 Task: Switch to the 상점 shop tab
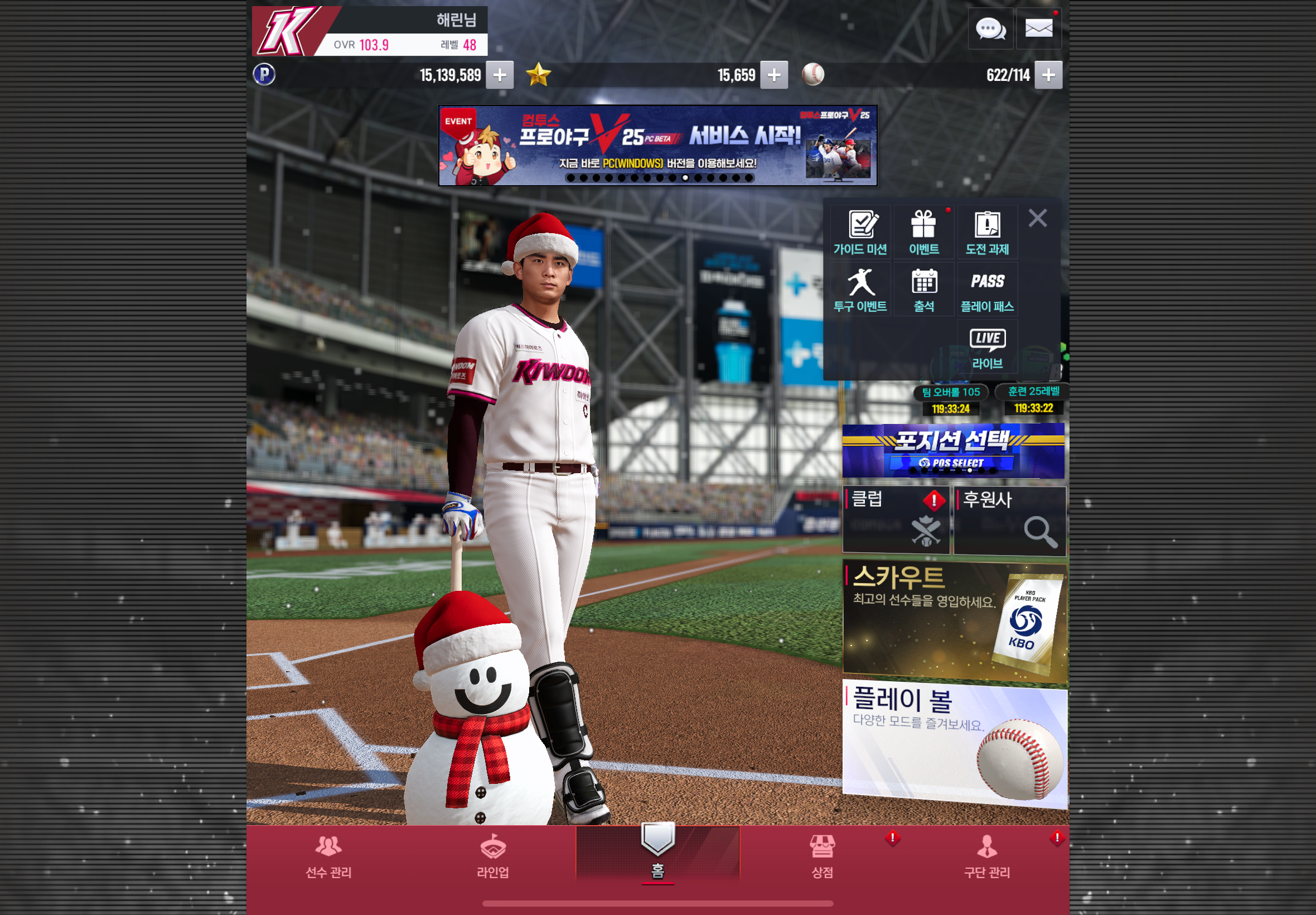pos(822,856)
